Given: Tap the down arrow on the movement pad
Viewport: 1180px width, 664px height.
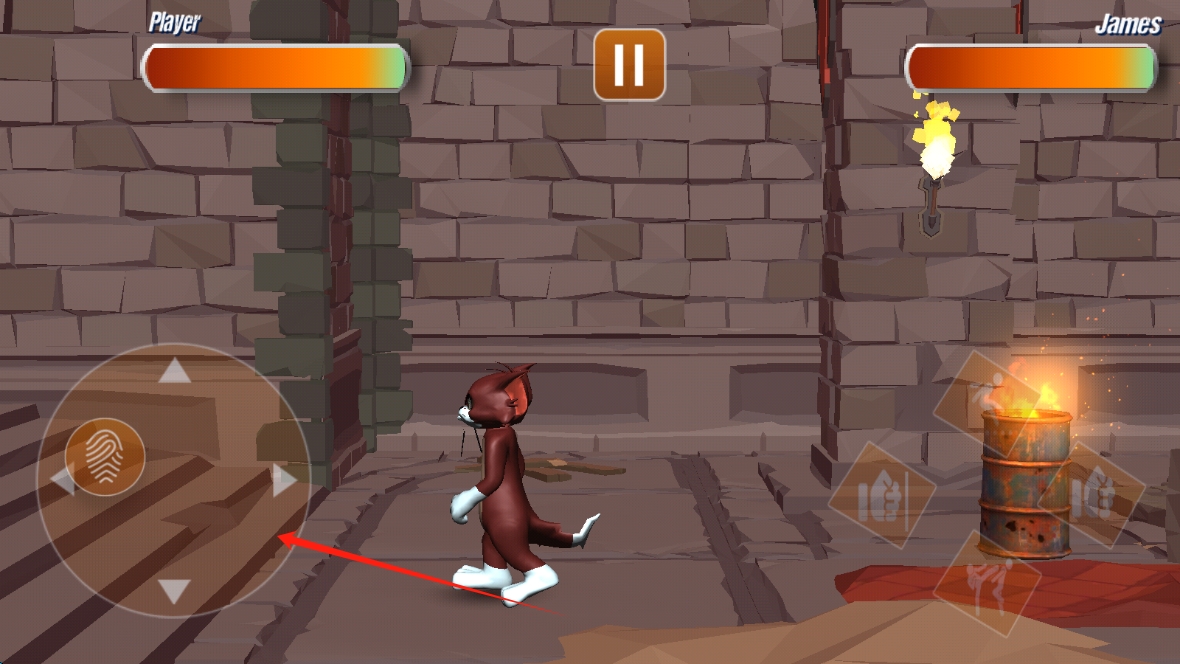Looking at the screenshot, I should 175,591.
